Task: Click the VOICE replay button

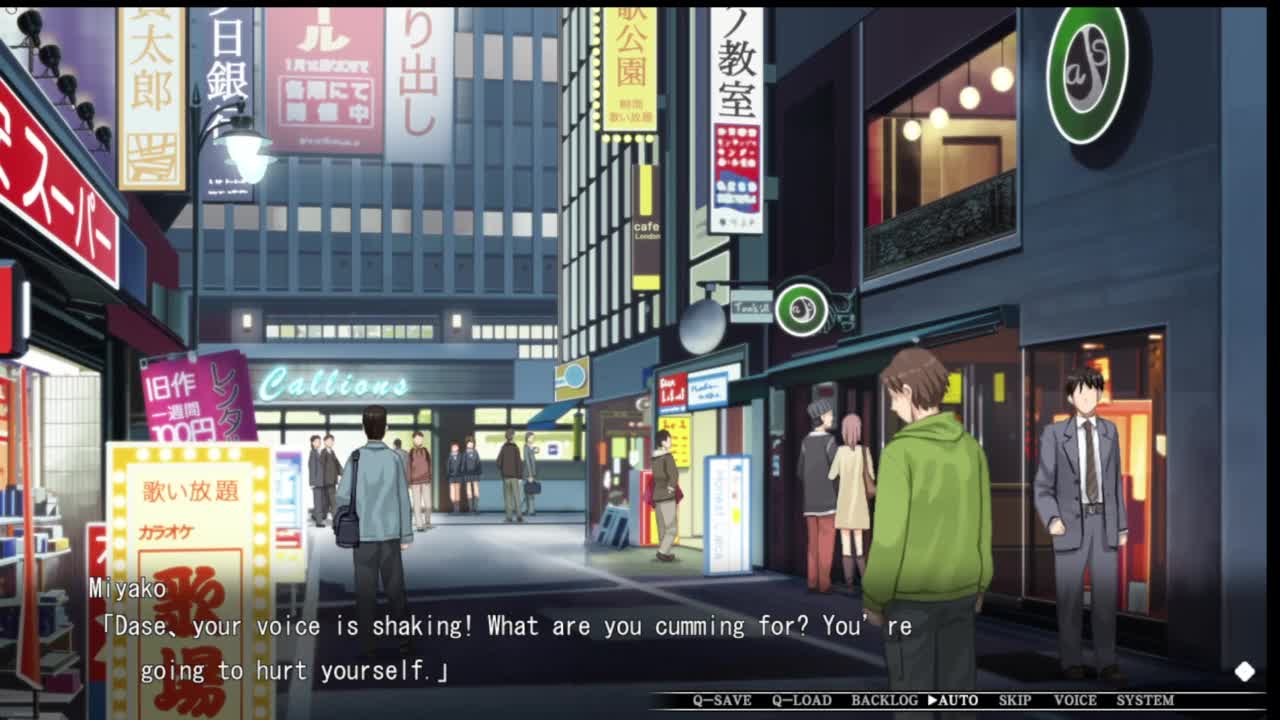Action: 1075,700
